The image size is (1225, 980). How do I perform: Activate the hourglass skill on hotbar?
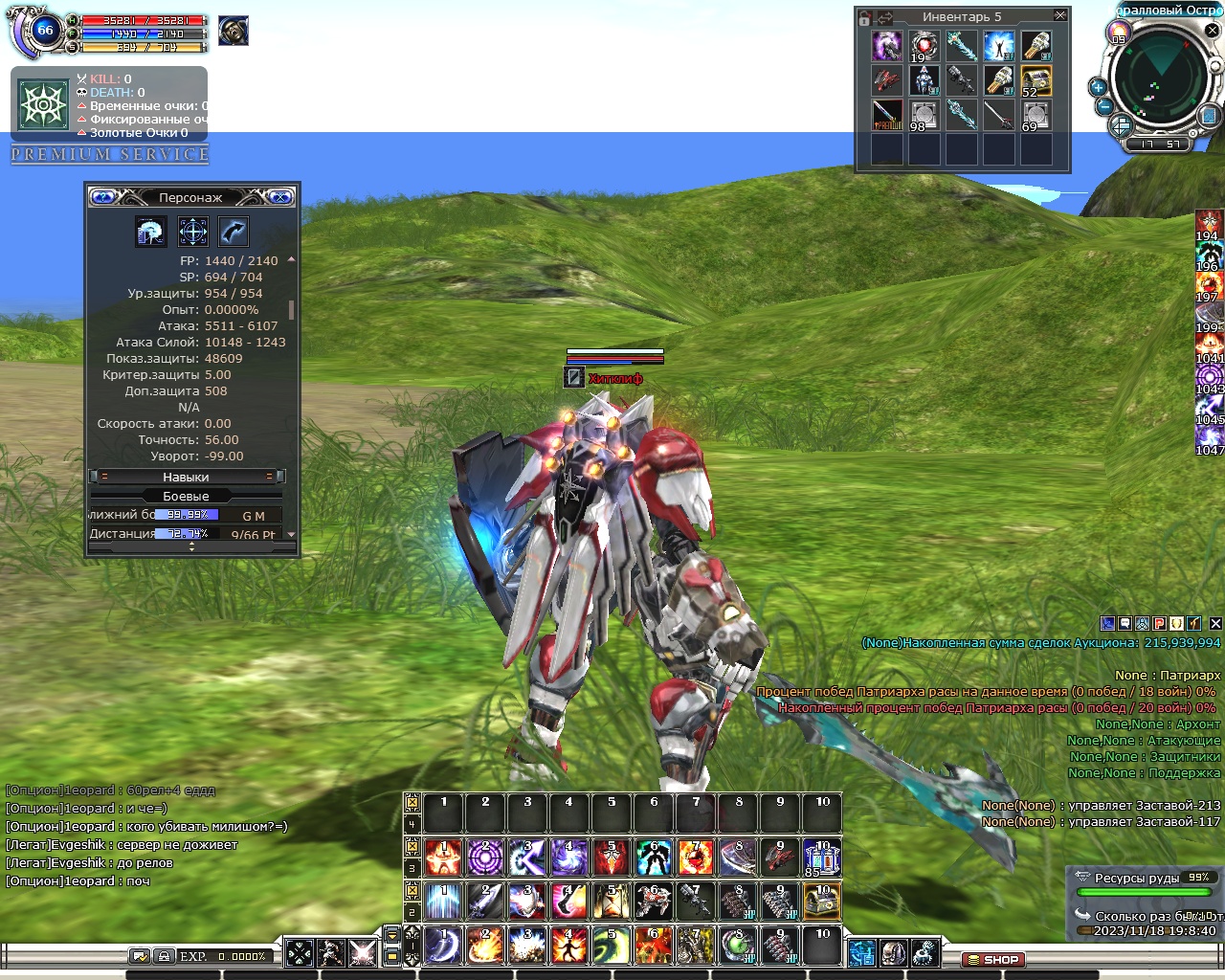coord(610,902)
